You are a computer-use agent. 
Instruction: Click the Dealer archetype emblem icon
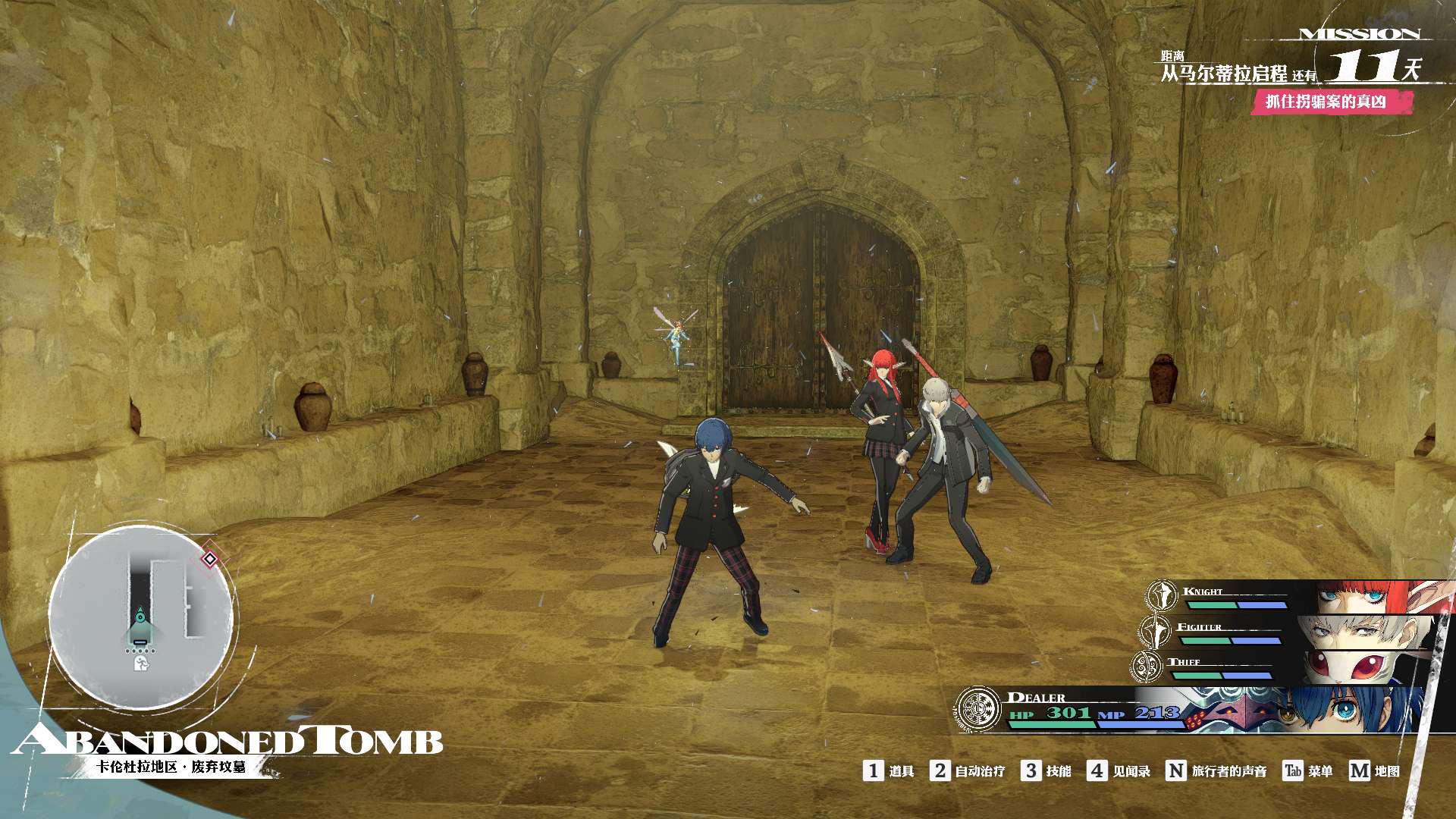[x=978, y=709]
